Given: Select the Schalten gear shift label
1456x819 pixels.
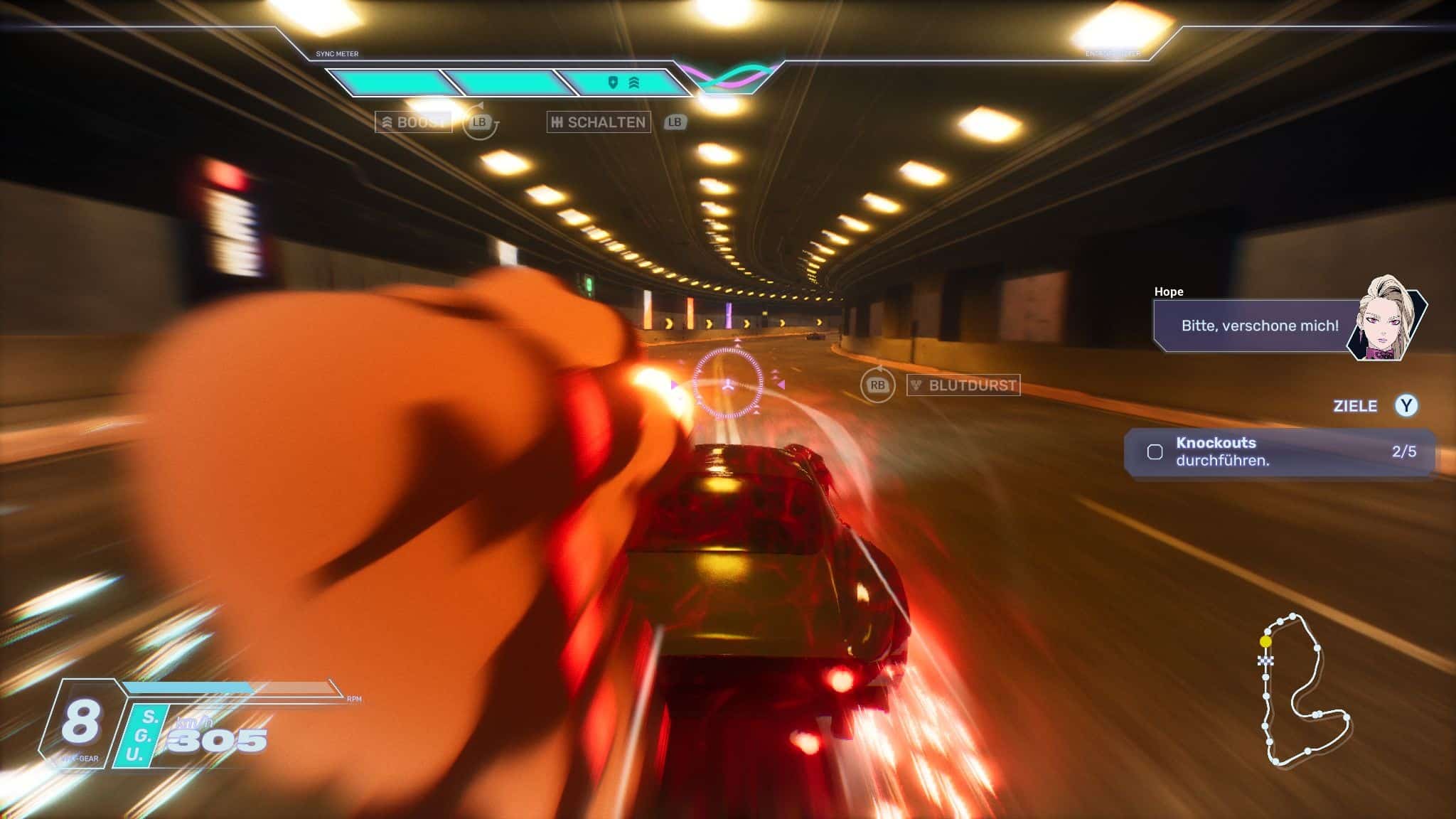Looking at the screenshot, I should (x=599, y=122).
